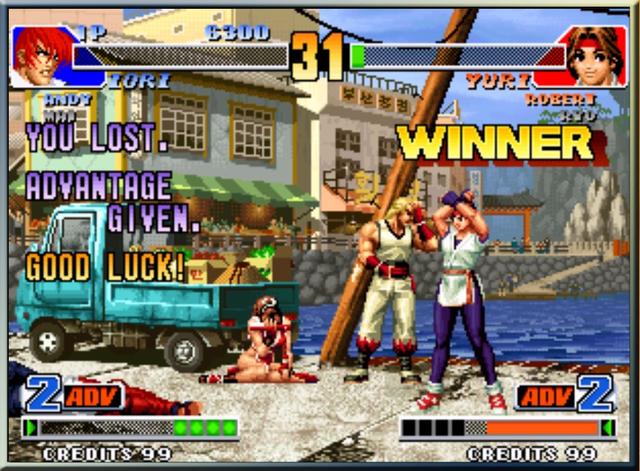Click Iori's character portrait

pyautogui.click(x=40, y=54)
